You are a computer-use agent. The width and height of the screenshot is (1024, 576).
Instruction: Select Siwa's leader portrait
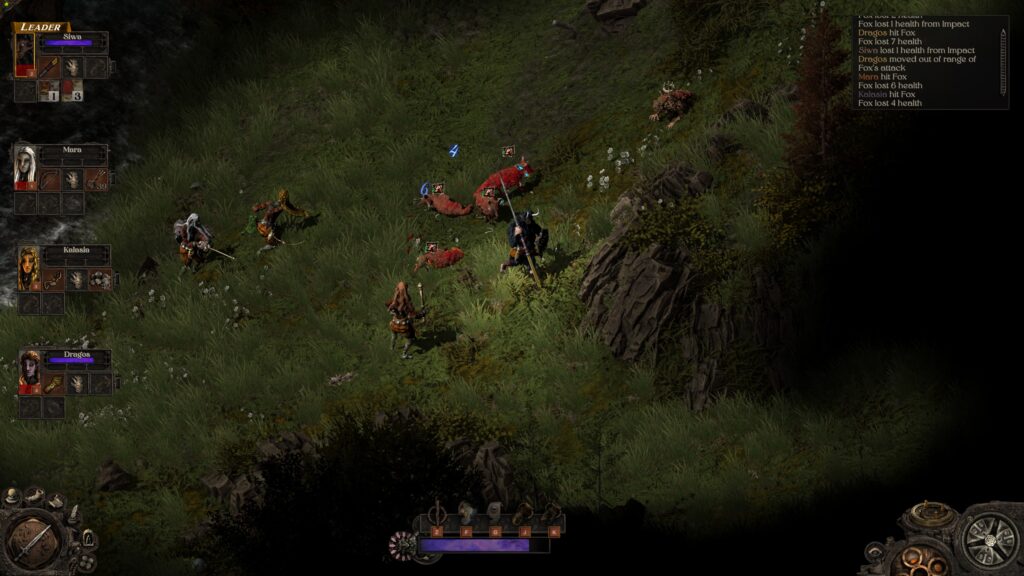click(x=25, y=55)
